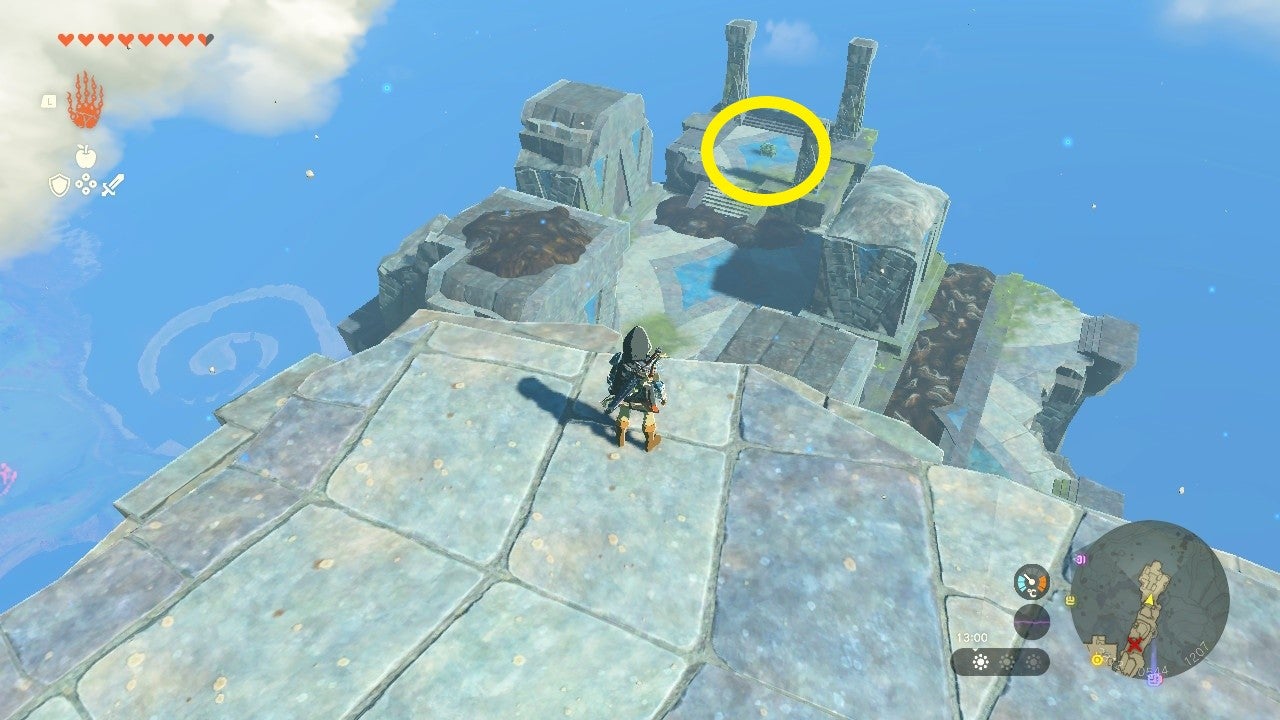The image size is (1280, 720).
Task: Click the yellow landmark icon left of minimap
Action: pyautogui.click(x=1069, y=599)
